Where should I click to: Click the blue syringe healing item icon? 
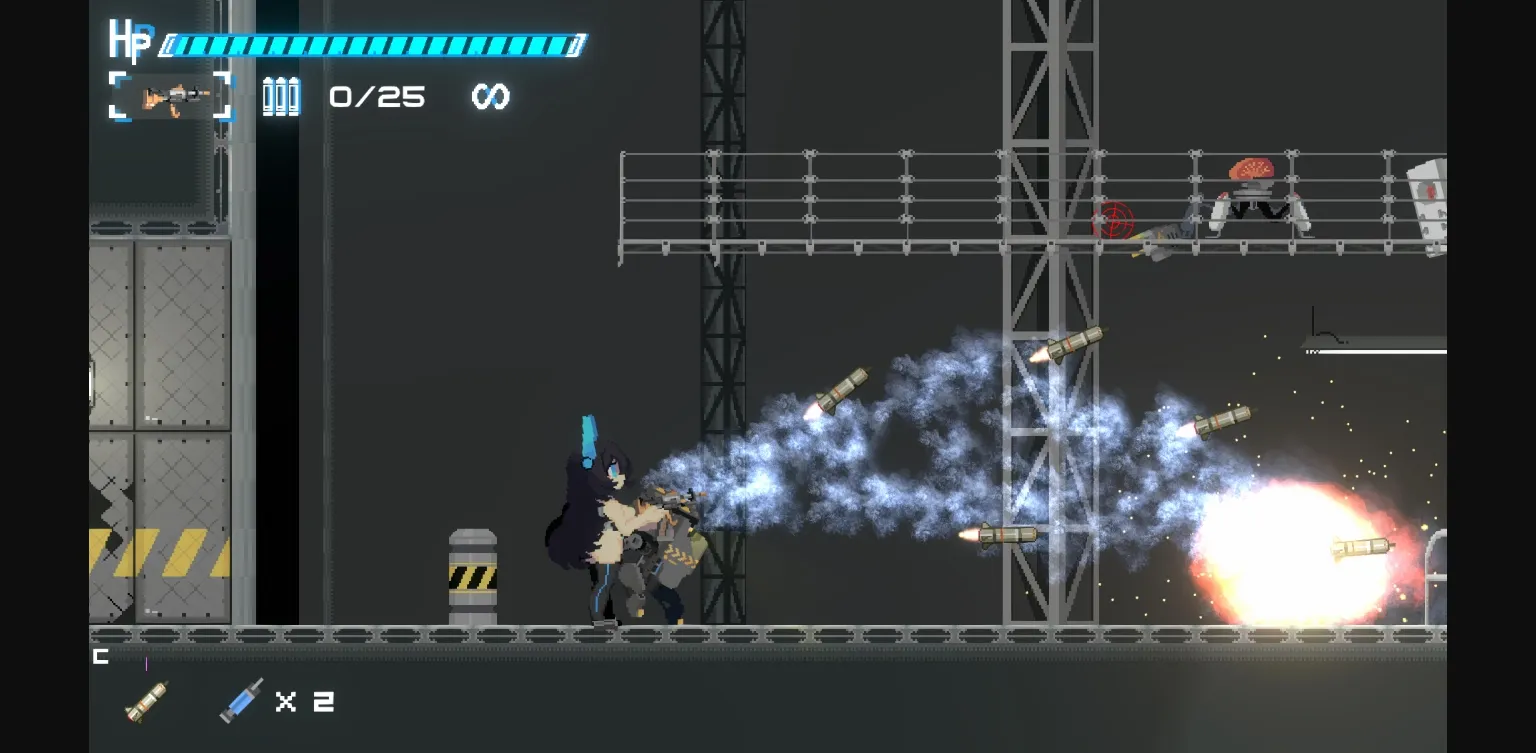[x=240, y=698]
